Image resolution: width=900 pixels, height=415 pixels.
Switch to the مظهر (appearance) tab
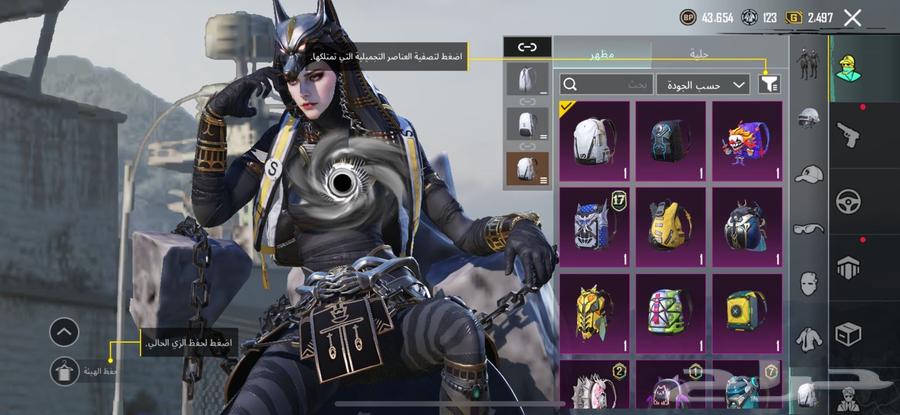tap(603, 54)
